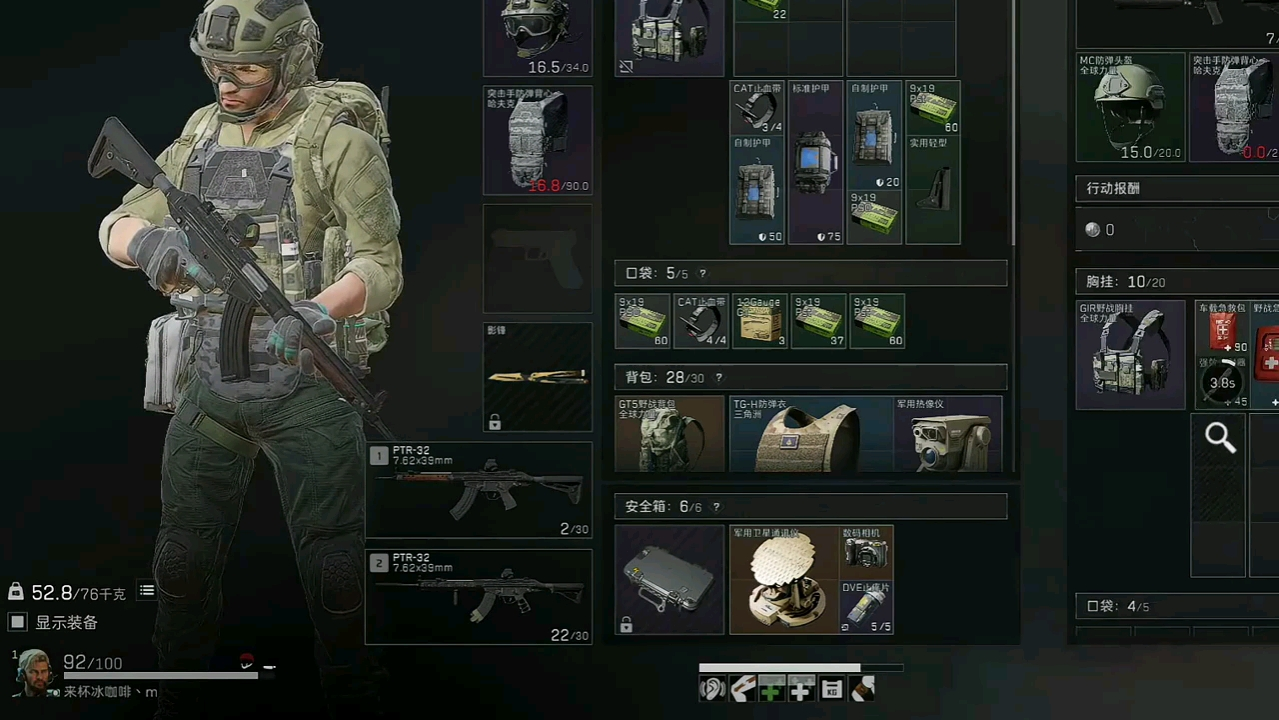Screen dimensions: 1279x720
Task: Select the 军用卫星通讯仪 satellite dish item
Action: point(784,581)
